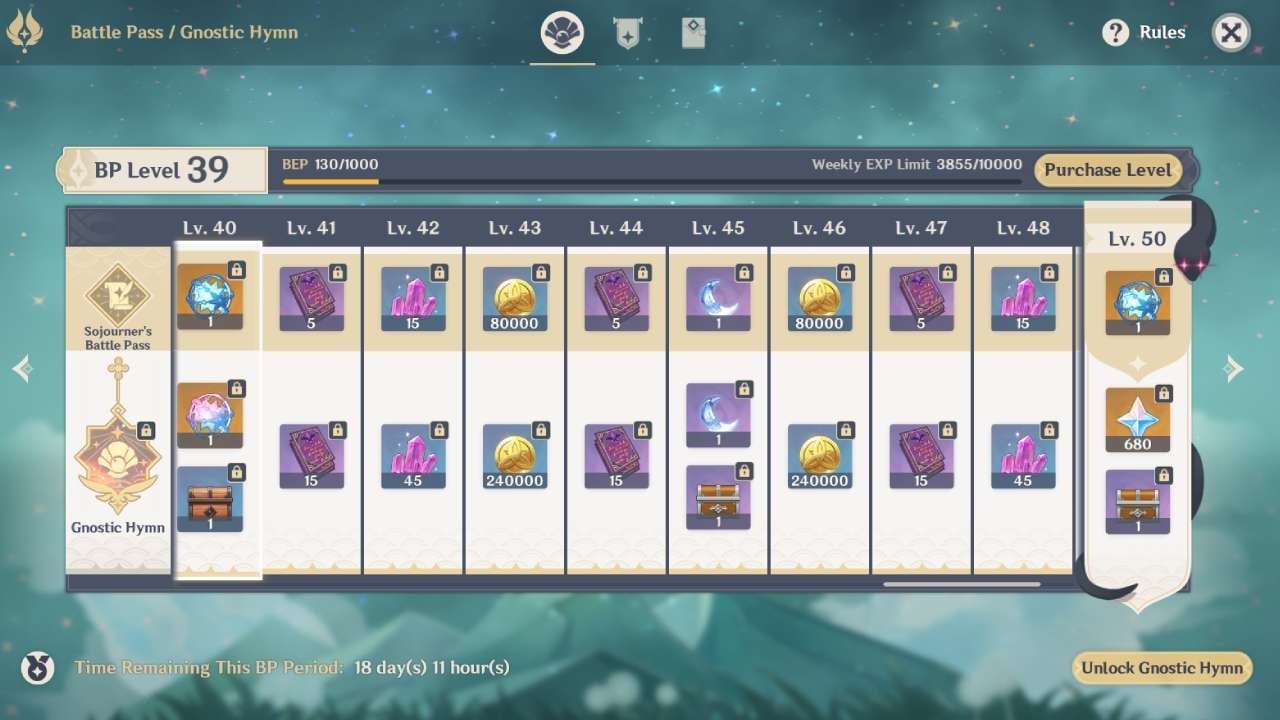Click the BP Level crest next to 39
The width and height of the screenshot is (1280, 720).
pos(76,168)
